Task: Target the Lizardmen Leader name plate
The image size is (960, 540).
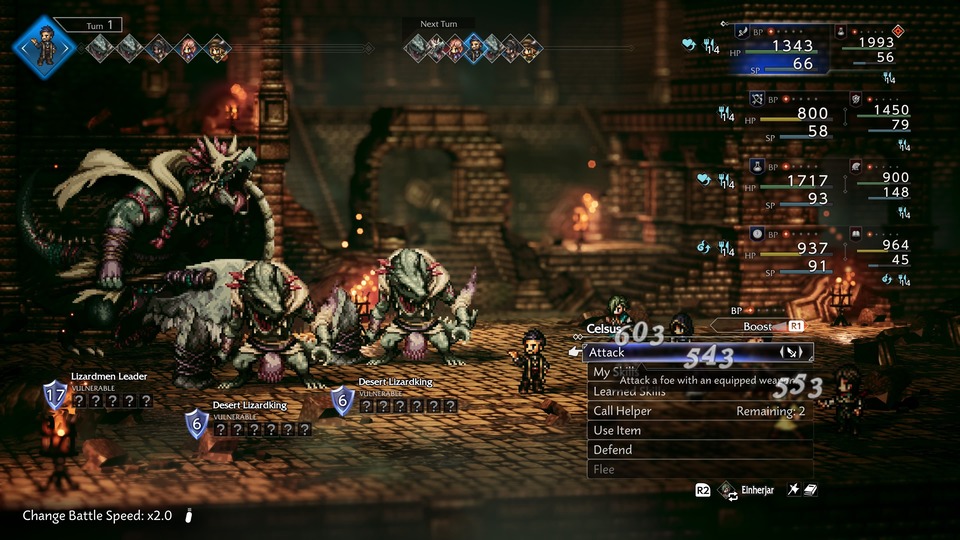Action: click(x=109, y=376)
